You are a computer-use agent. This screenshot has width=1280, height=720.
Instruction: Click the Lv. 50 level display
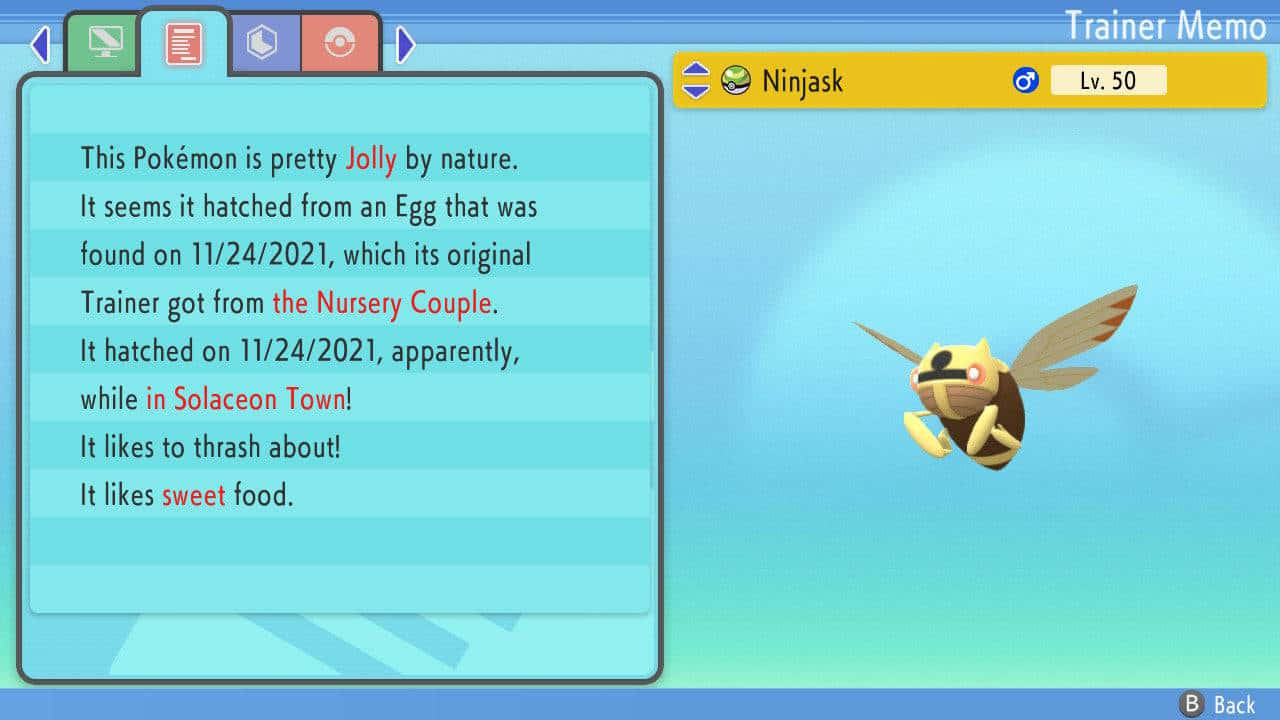[x=1109, y=80]
